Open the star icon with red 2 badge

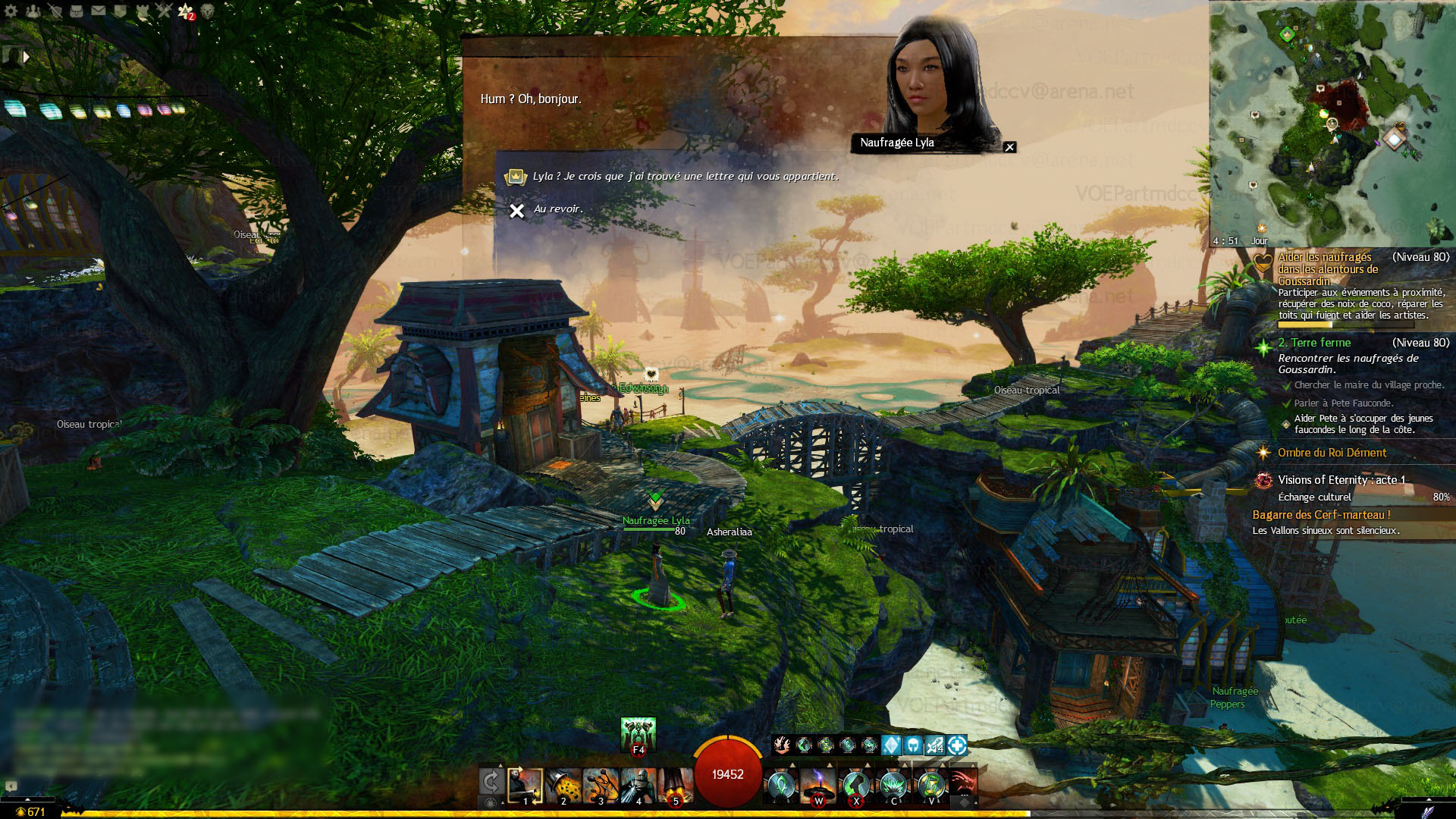click(x=186, y=11)
